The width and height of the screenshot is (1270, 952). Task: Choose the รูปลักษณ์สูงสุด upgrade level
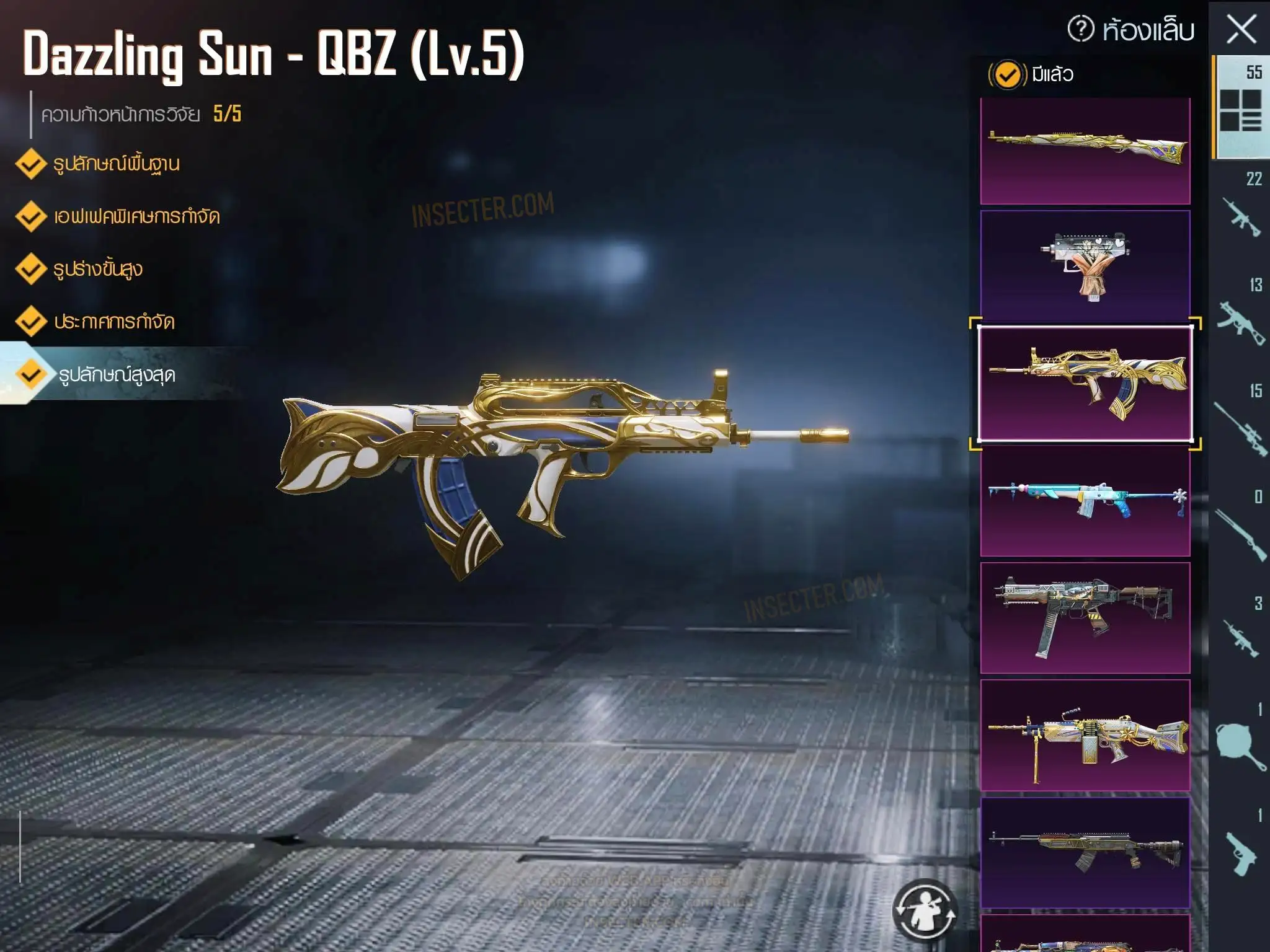[x=117, y=375]
